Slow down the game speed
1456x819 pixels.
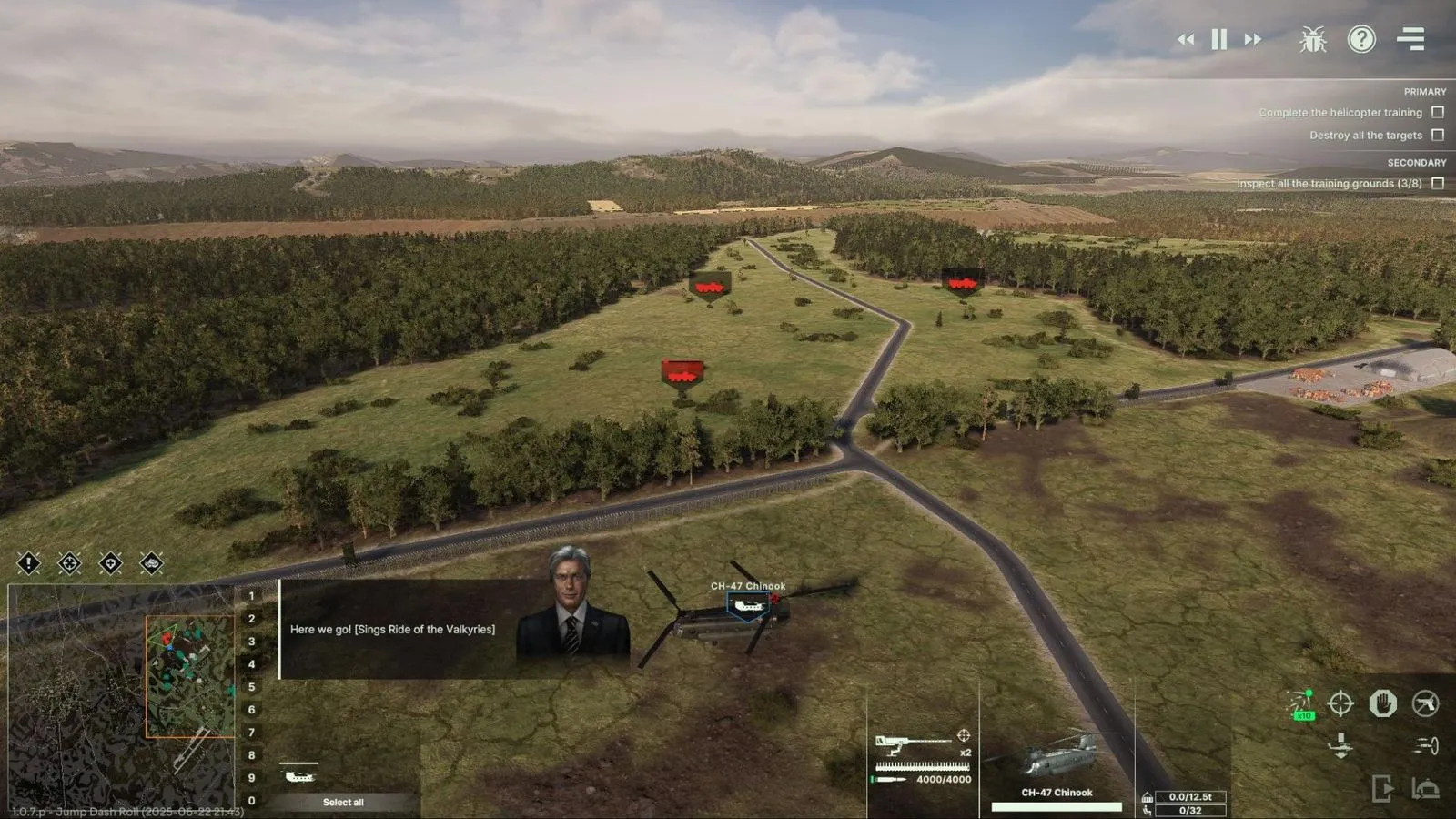[x=1186, y=40]
